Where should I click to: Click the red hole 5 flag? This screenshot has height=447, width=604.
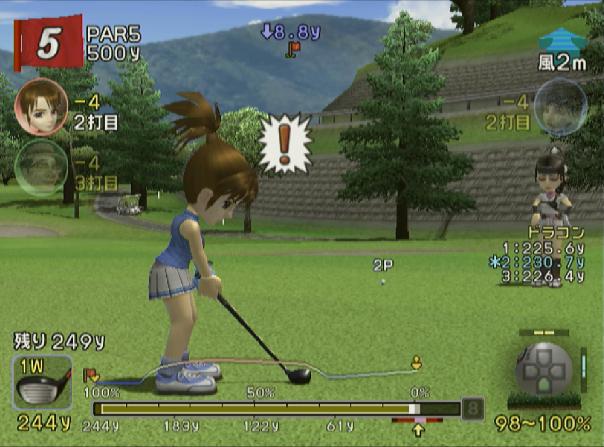47,39
